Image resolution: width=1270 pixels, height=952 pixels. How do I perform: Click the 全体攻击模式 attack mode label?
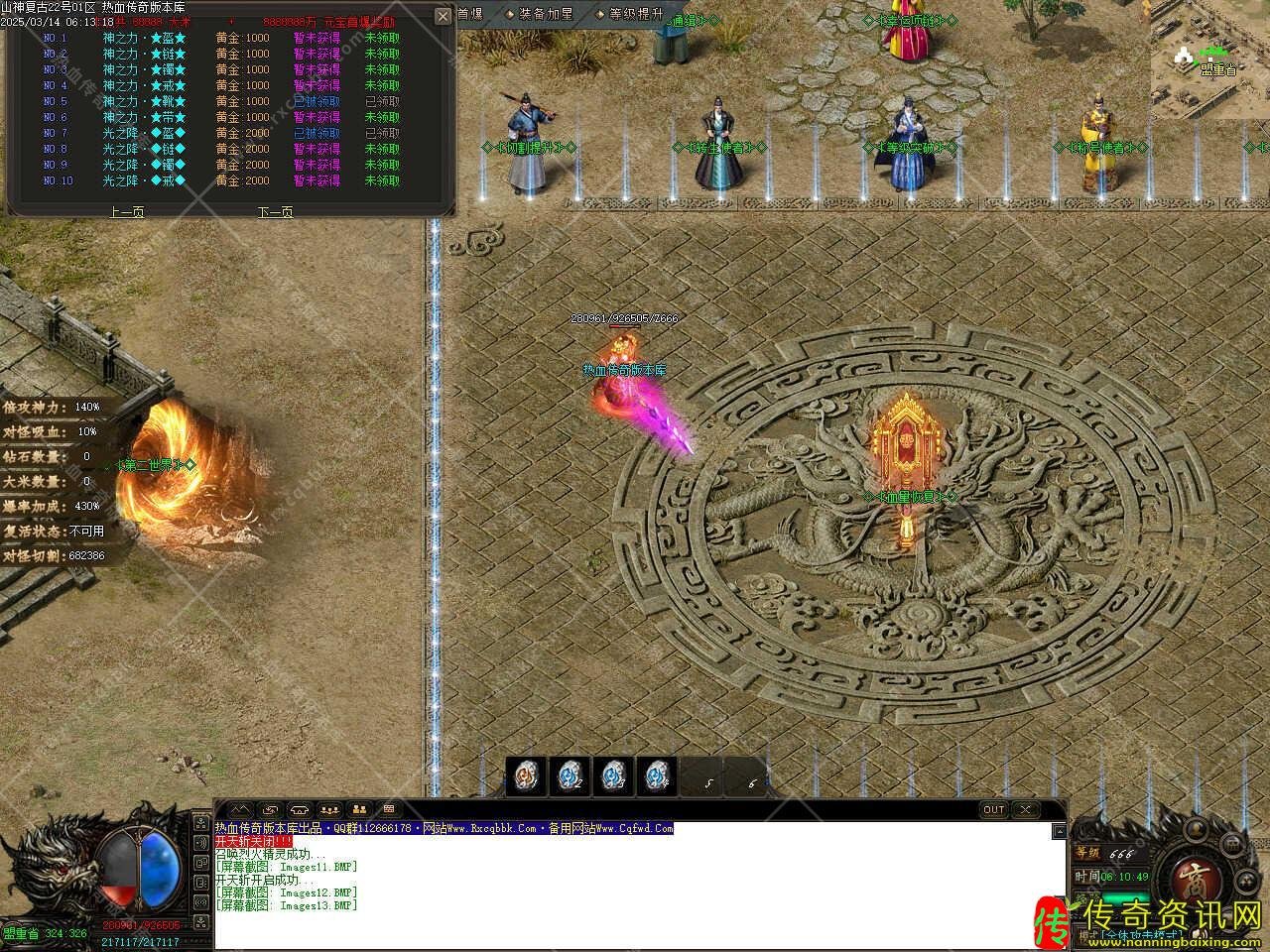point(1141,934)
